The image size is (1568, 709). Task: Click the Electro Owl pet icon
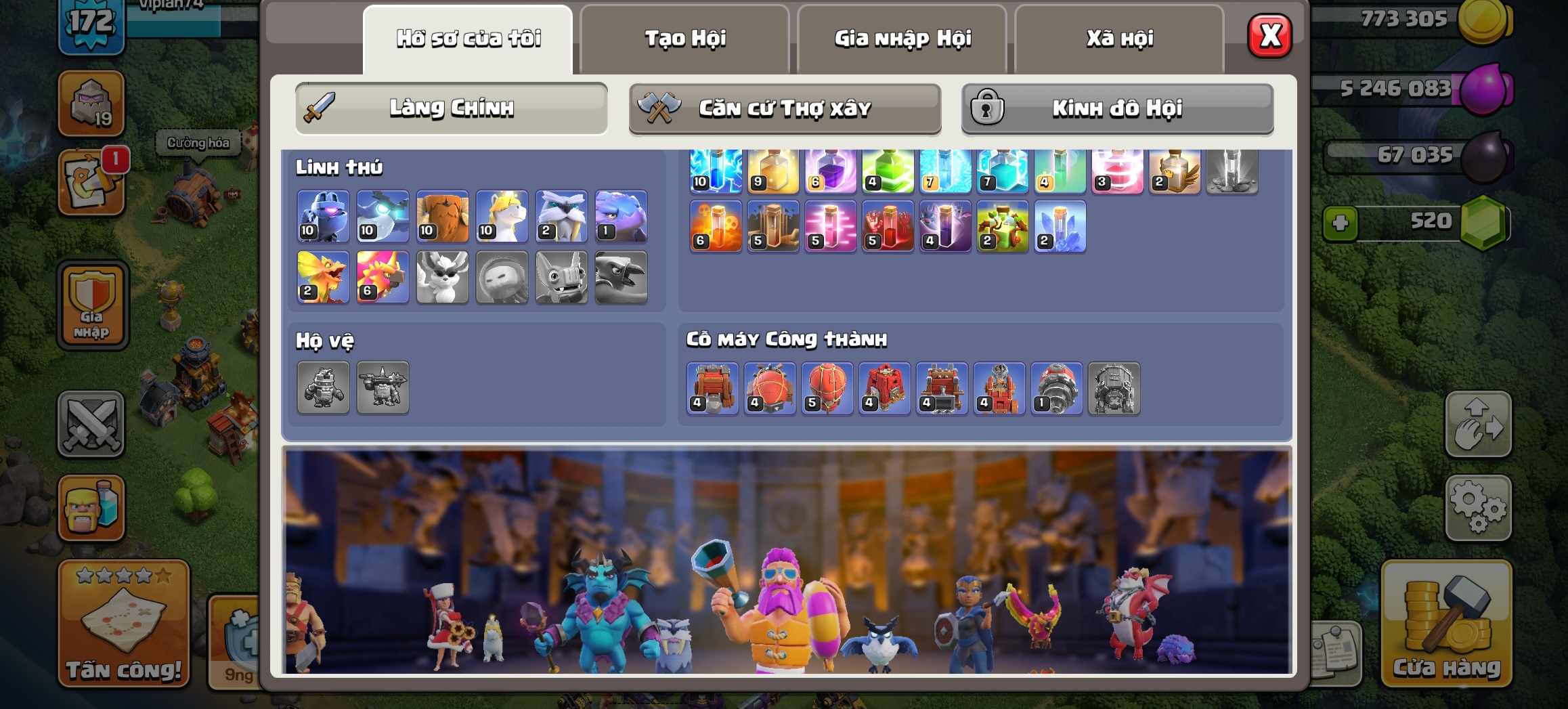point(383,217)
